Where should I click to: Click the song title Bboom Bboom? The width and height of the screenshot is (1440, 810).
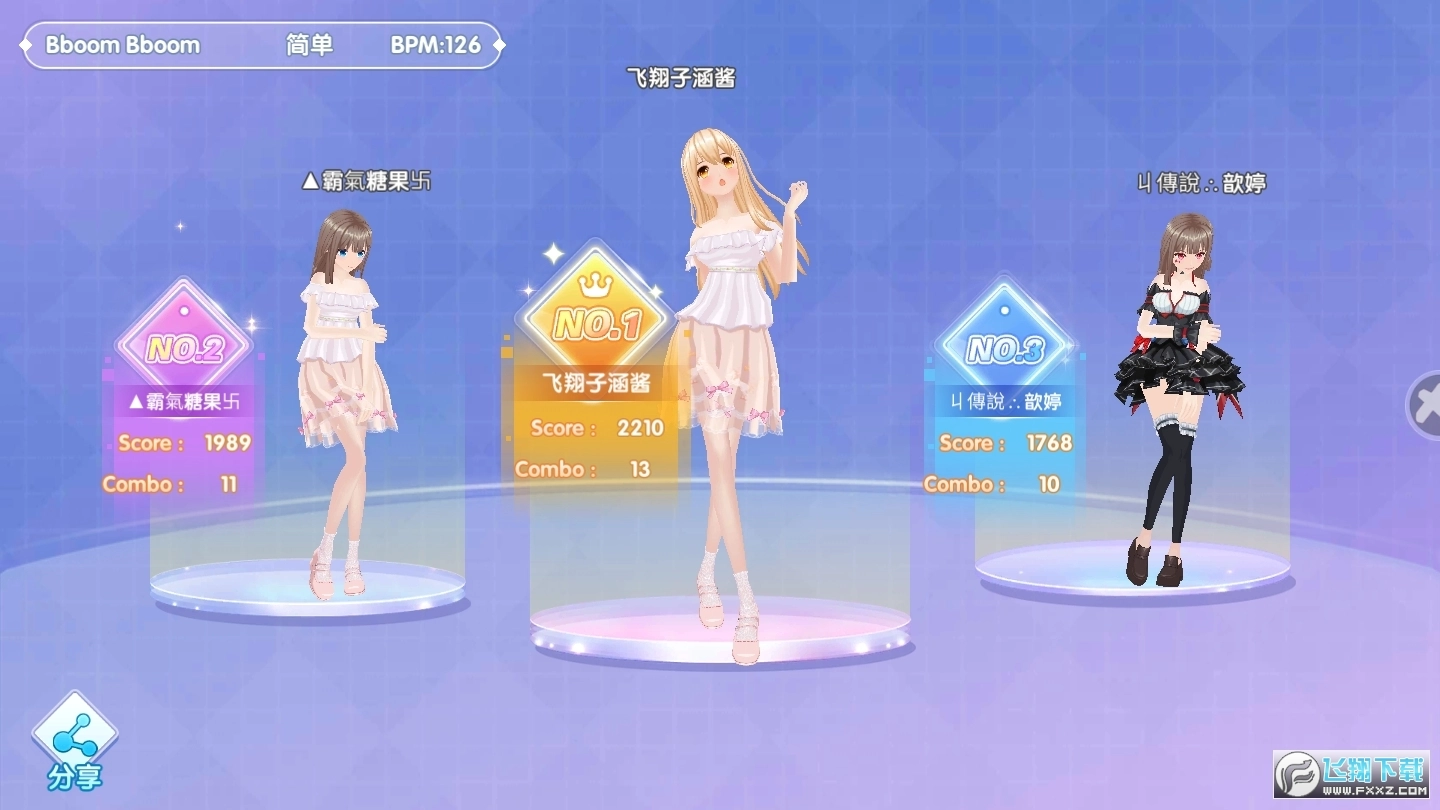click(x=120, y=45)
